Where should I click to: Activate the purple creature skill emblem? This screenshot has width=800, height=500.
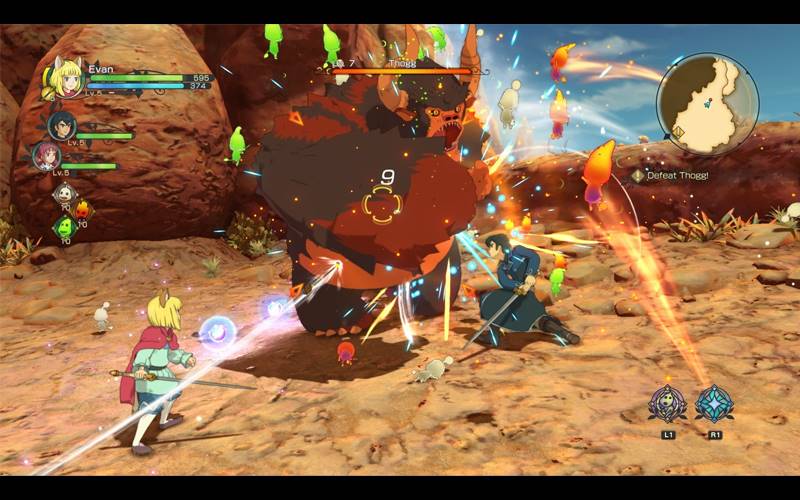667,404
